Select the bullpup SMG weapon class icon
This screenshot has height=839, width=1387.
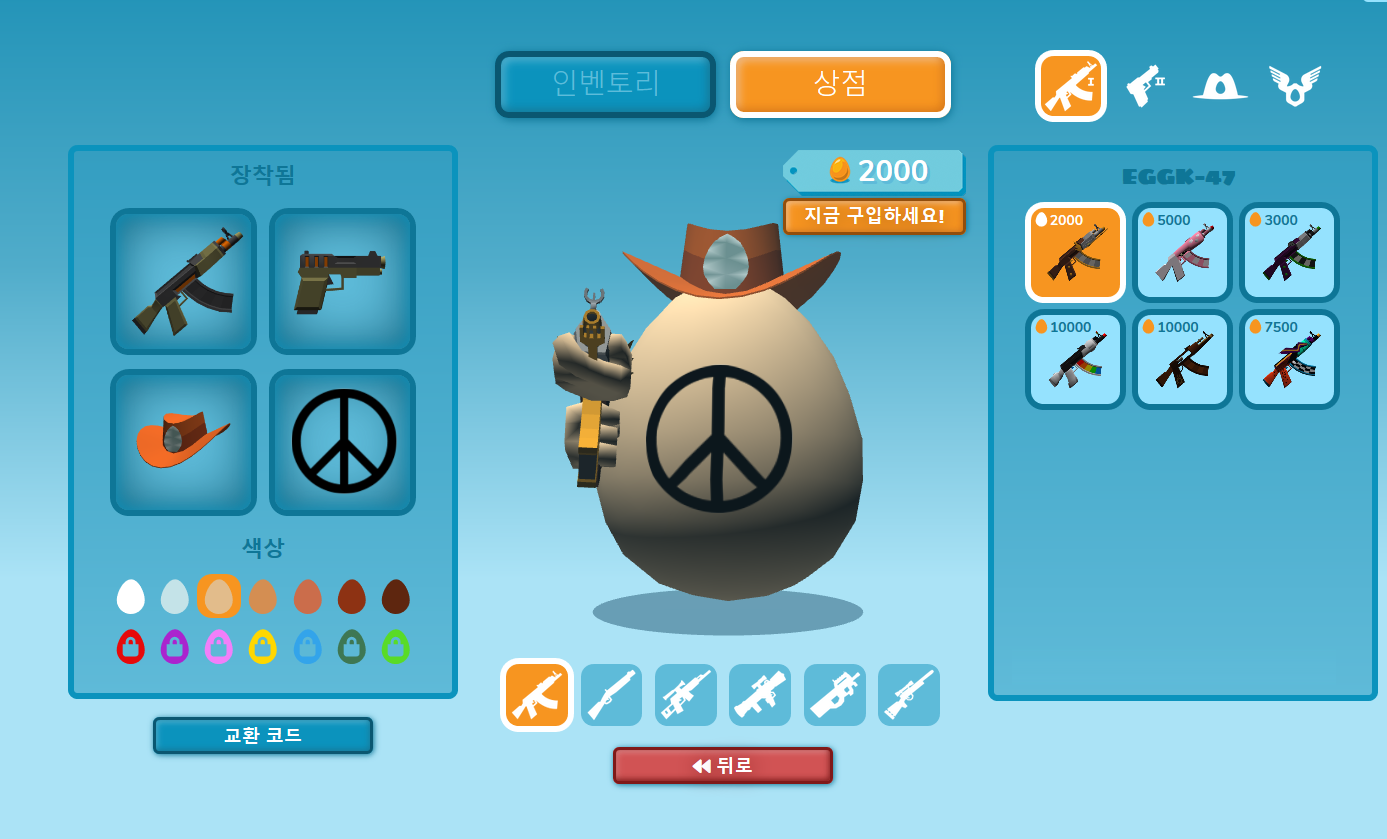tap(834, 694)
